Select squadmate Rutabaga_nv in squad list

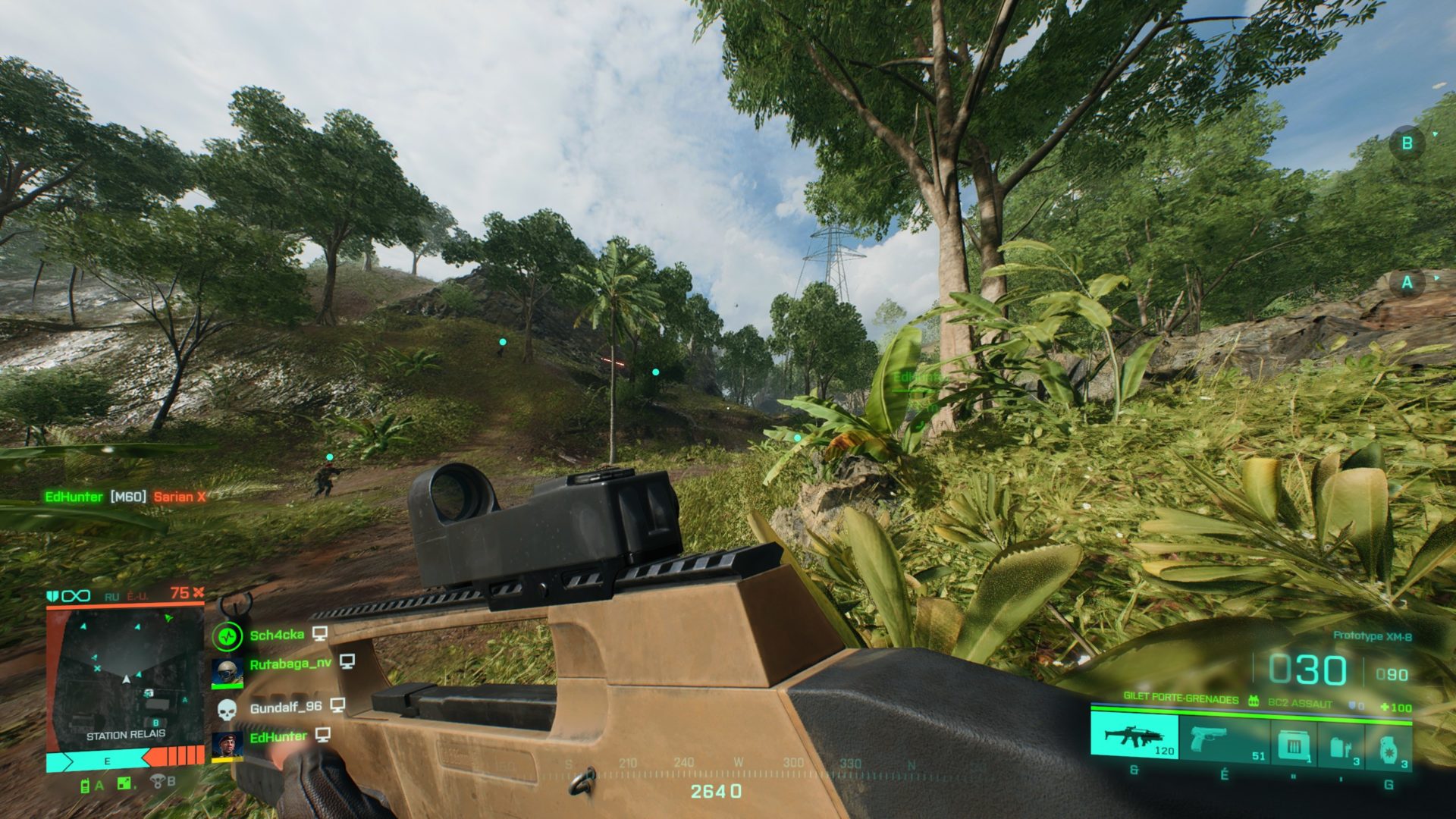point(290,664)
